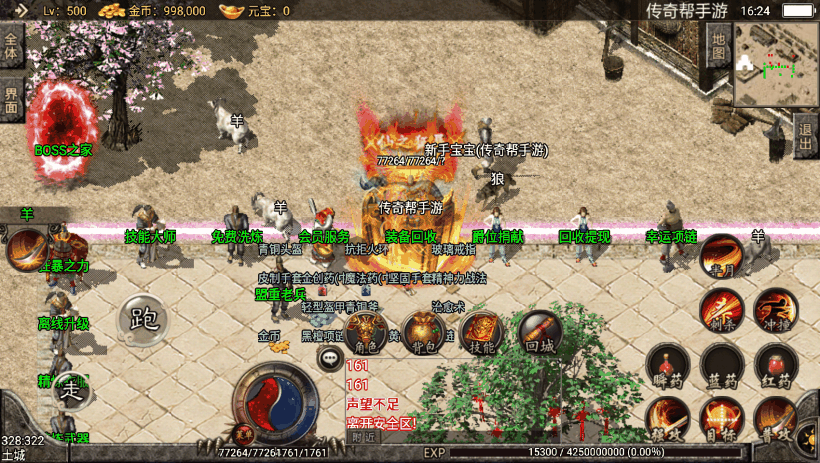Image resolution: width=820 pixels, height=463 pixels.
Task: Select a target with 目标 button
Action: pos(721,418)
